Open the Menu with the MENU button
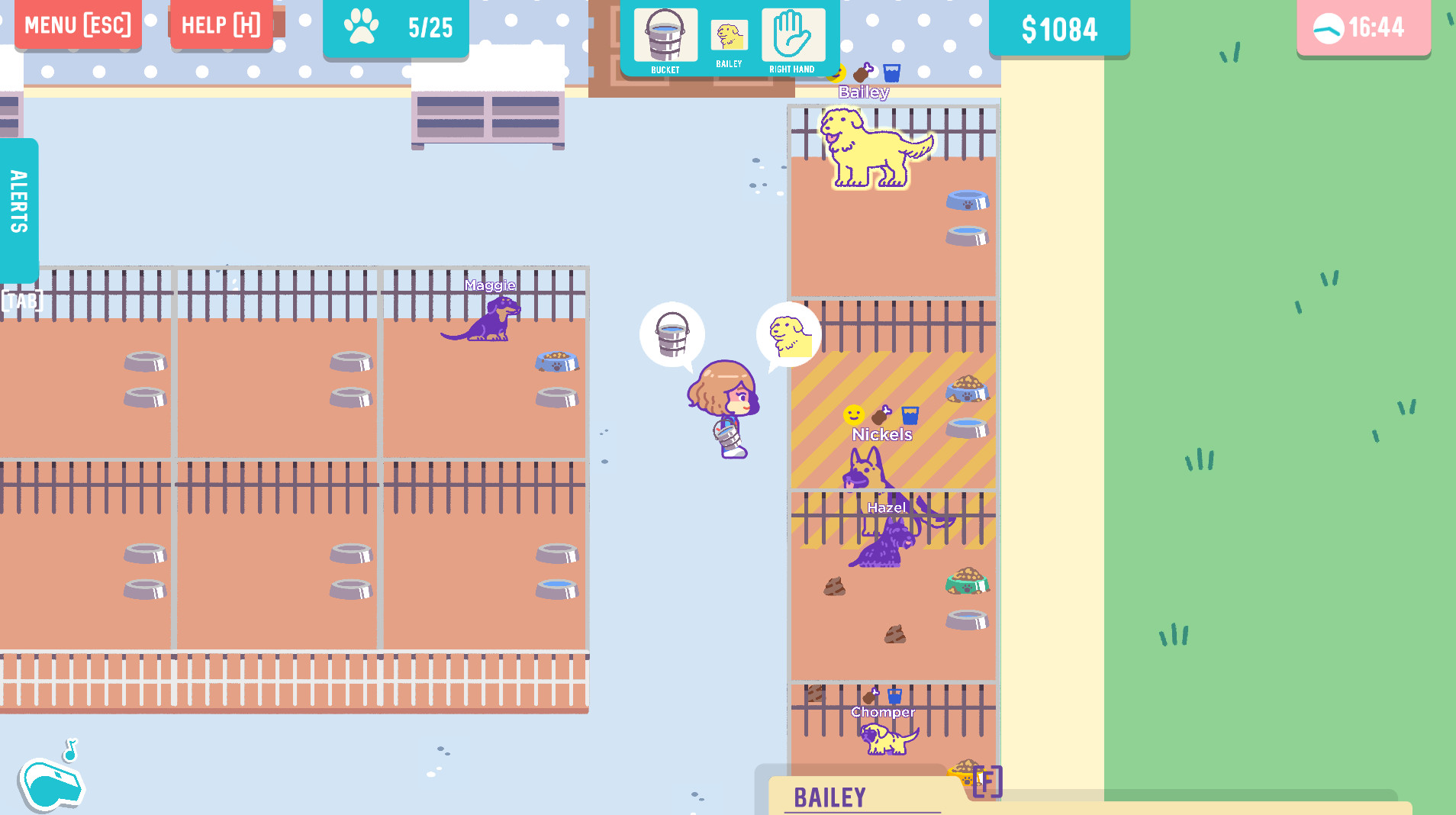1456x815 pixels. coord(77,24)
